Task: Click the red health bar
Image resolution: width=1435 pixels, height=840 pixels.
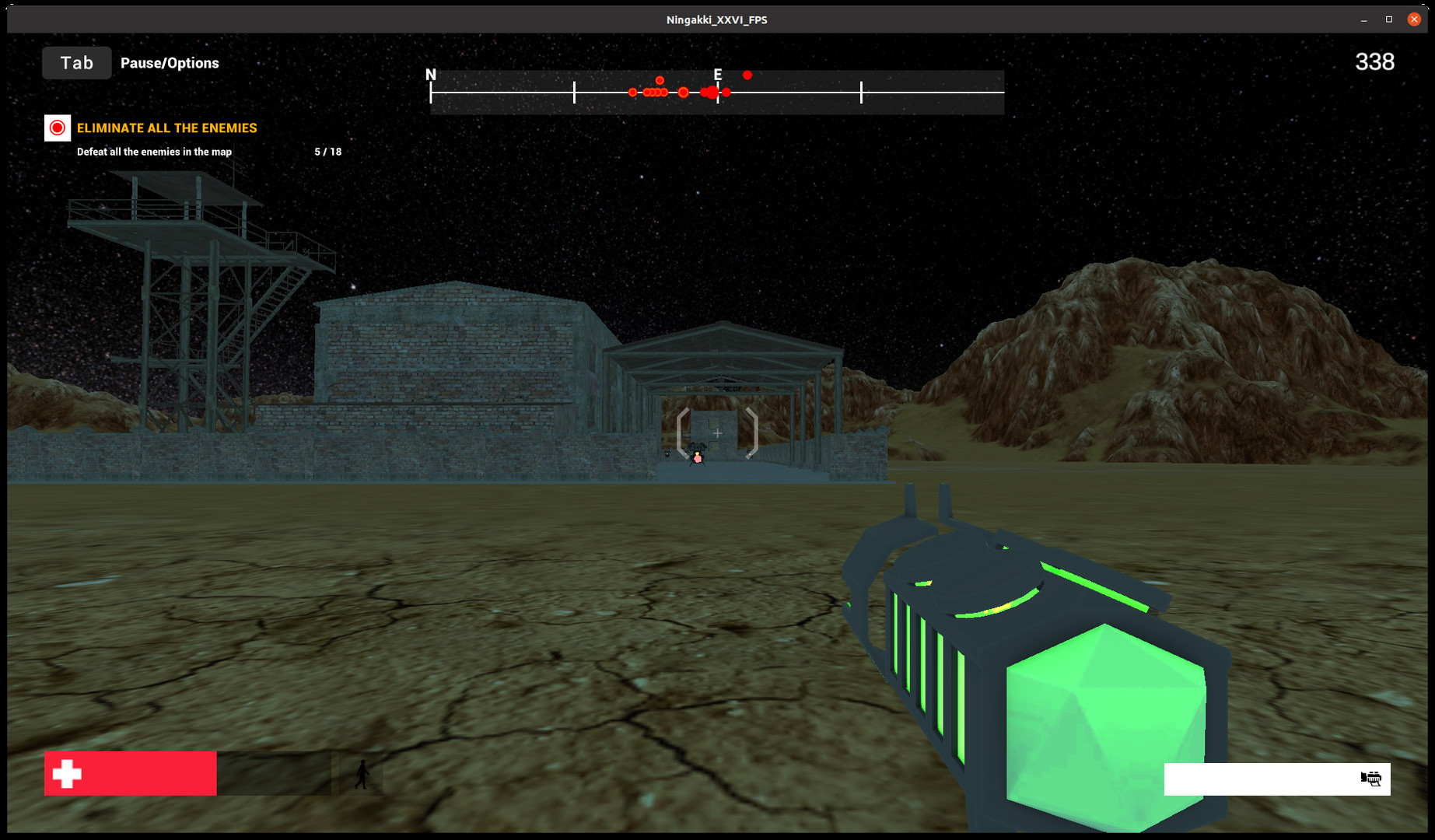Action: (130, 773)
